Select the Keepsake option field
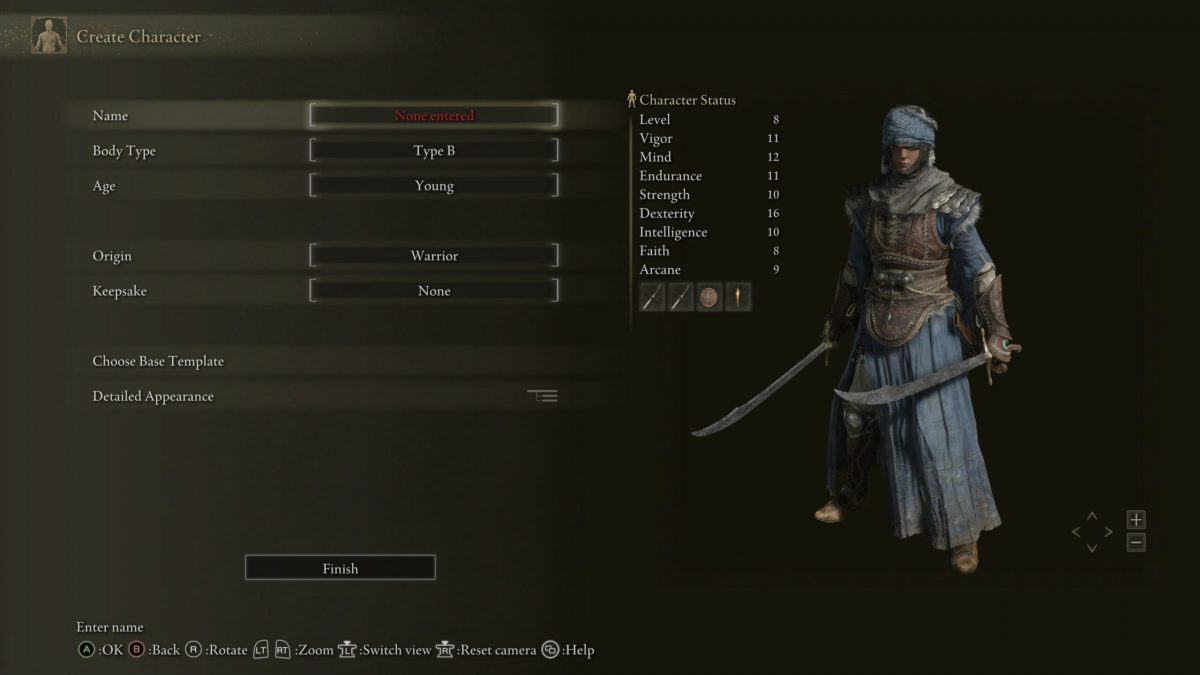Screen dimensions: 1200x675 [434, 291]
